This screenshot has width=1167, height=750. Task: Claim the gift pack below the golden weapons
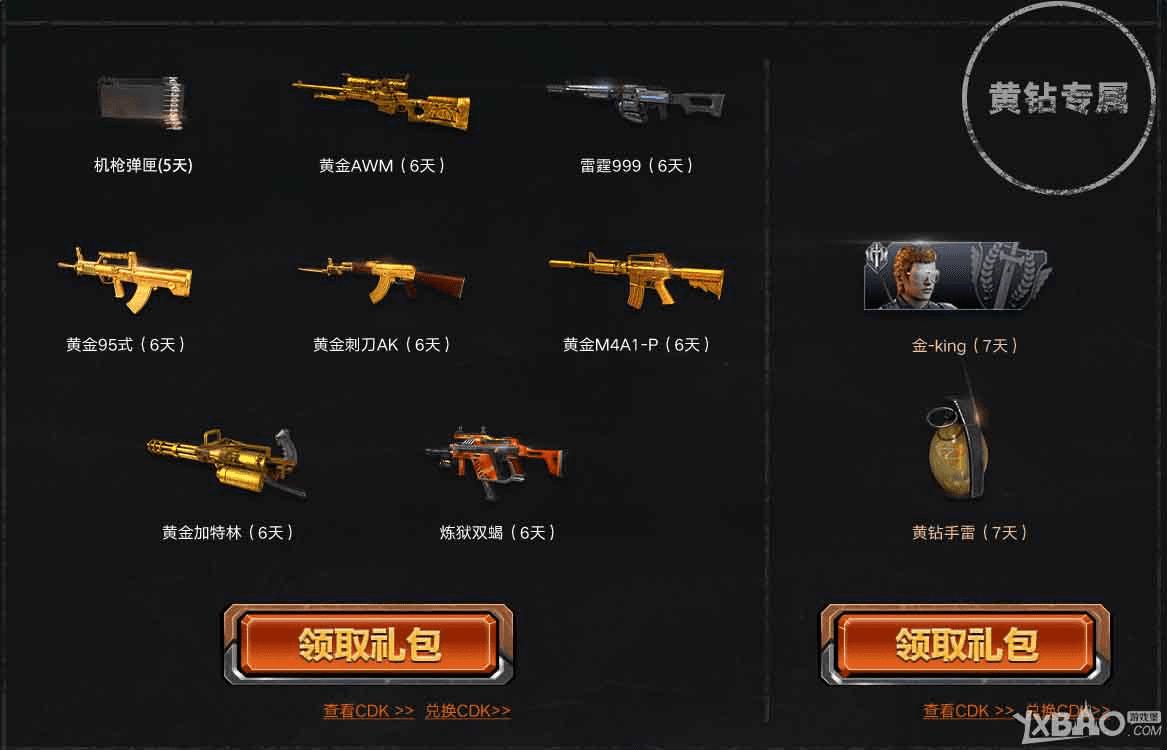coord(367,644)
